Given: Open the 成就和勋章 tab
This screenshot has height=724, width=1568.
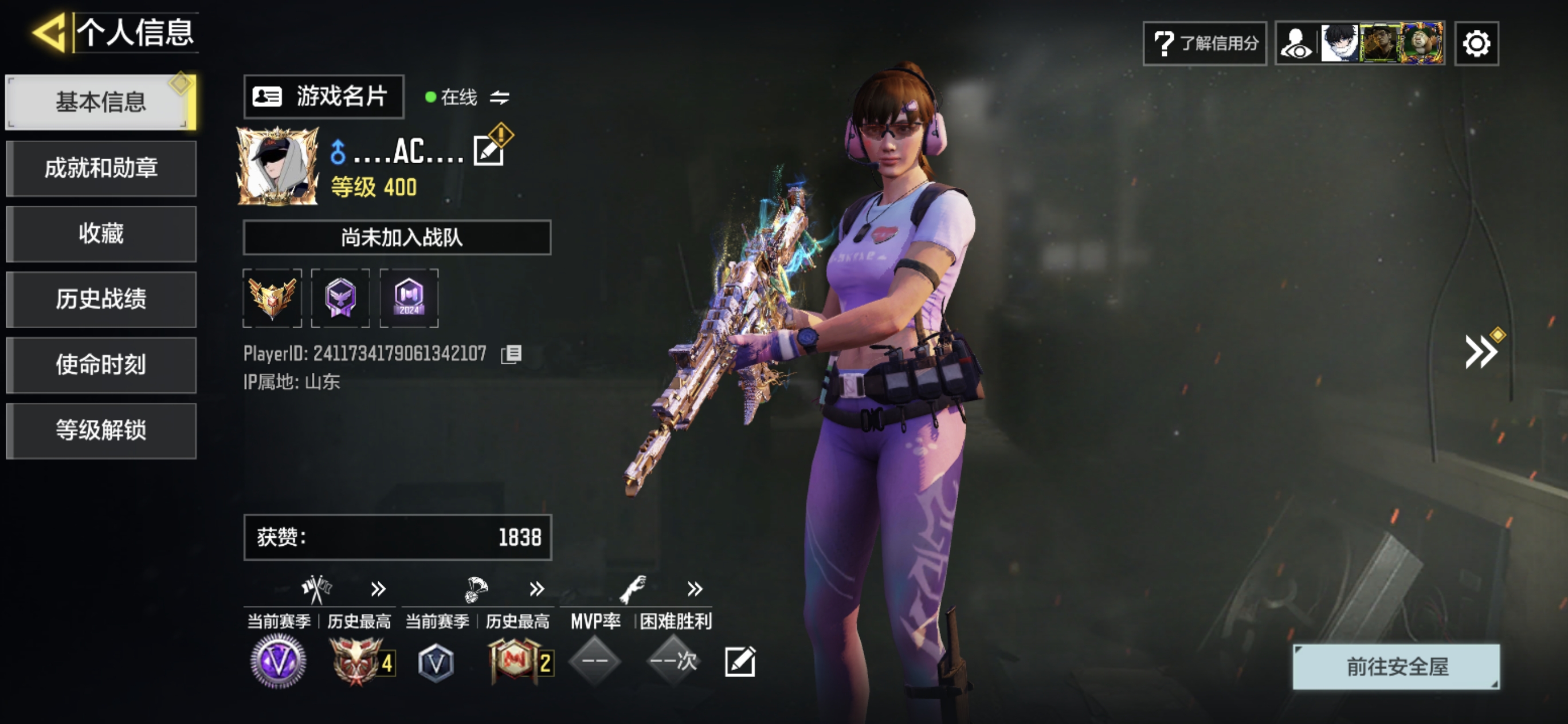Looking at the screenshot, I should coord(101,168).
